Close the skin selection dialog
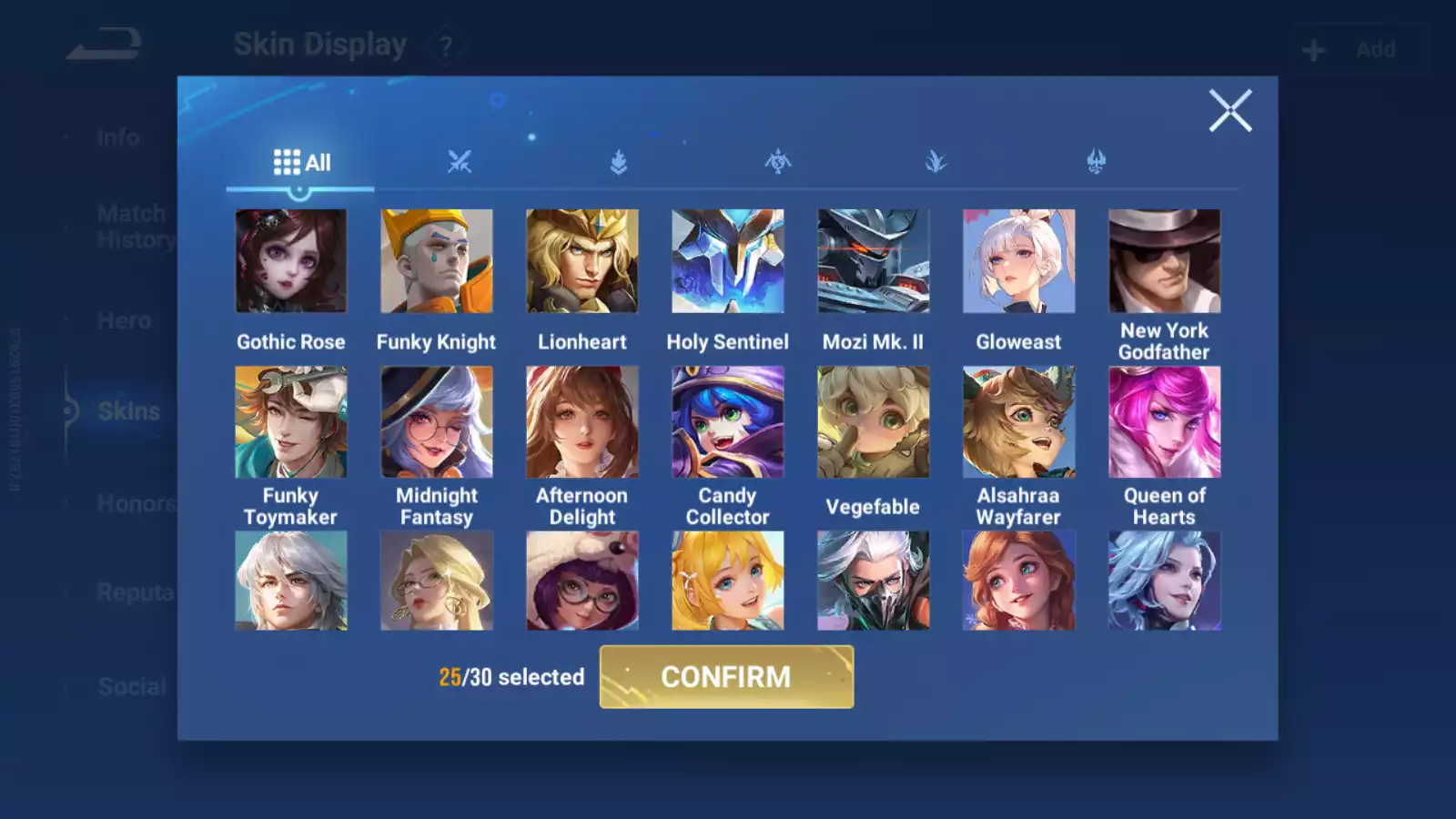This screenshot has height=819, width=1456. (1230, 111)
